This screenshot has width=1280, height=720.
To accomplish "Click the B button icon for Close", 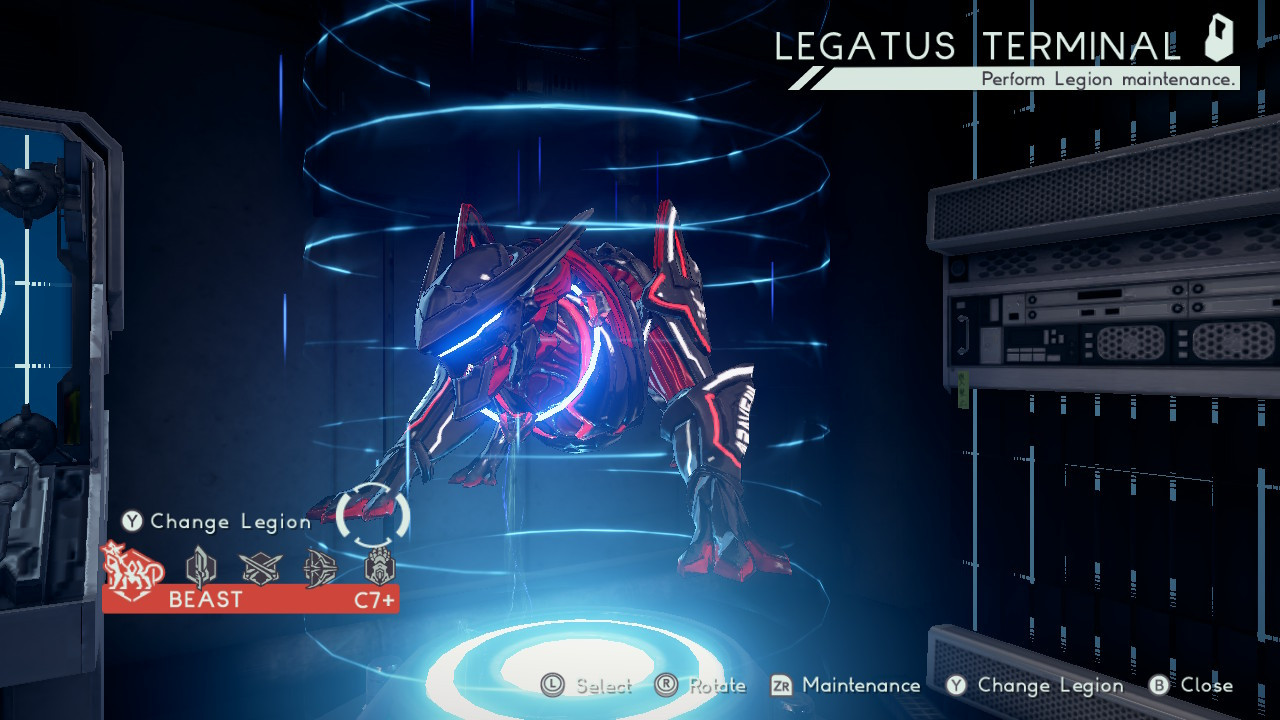I will tap(1158, 686).
